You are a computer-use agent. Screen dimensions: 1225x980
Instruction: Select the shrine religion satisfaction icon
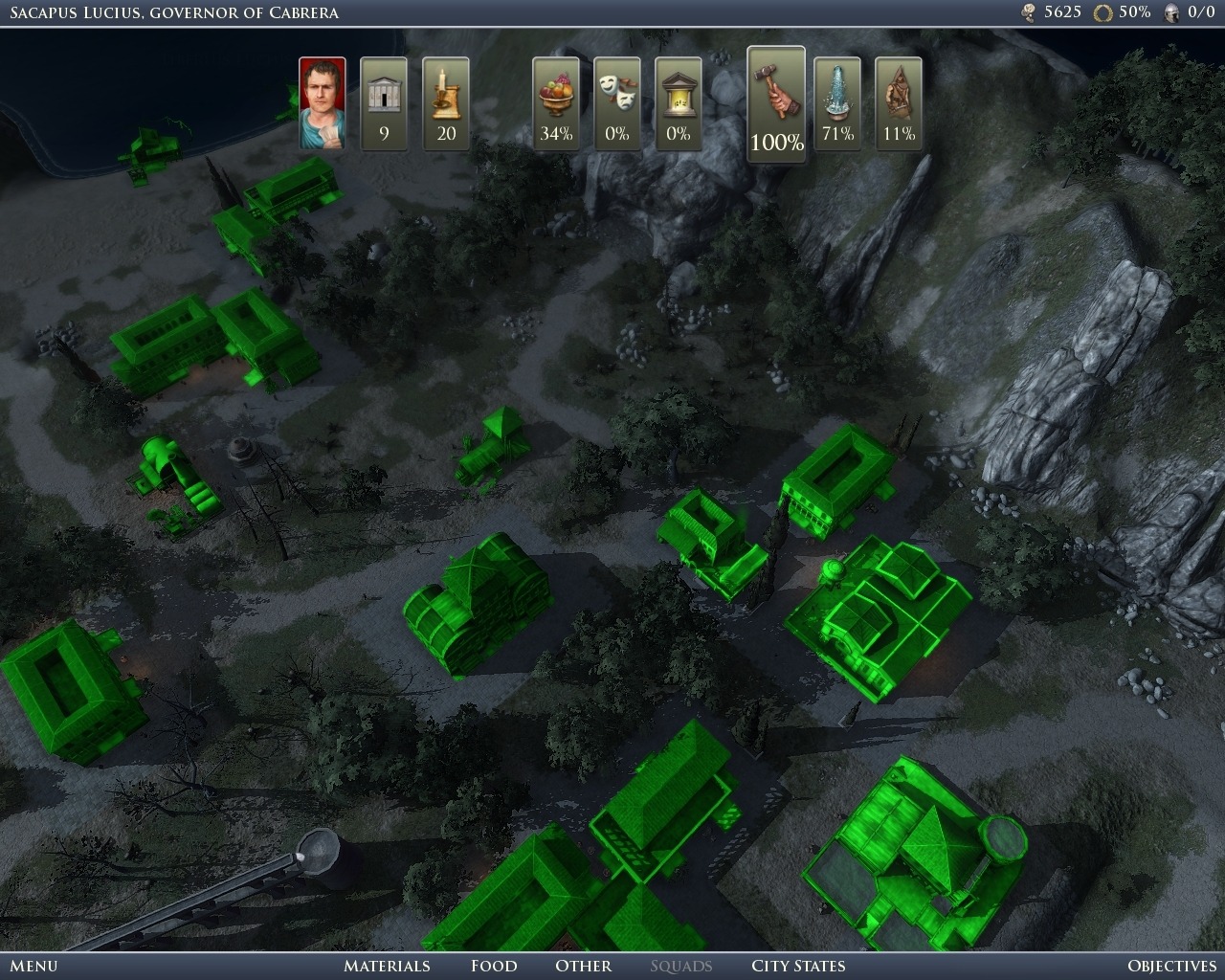(x=679, y=103)
